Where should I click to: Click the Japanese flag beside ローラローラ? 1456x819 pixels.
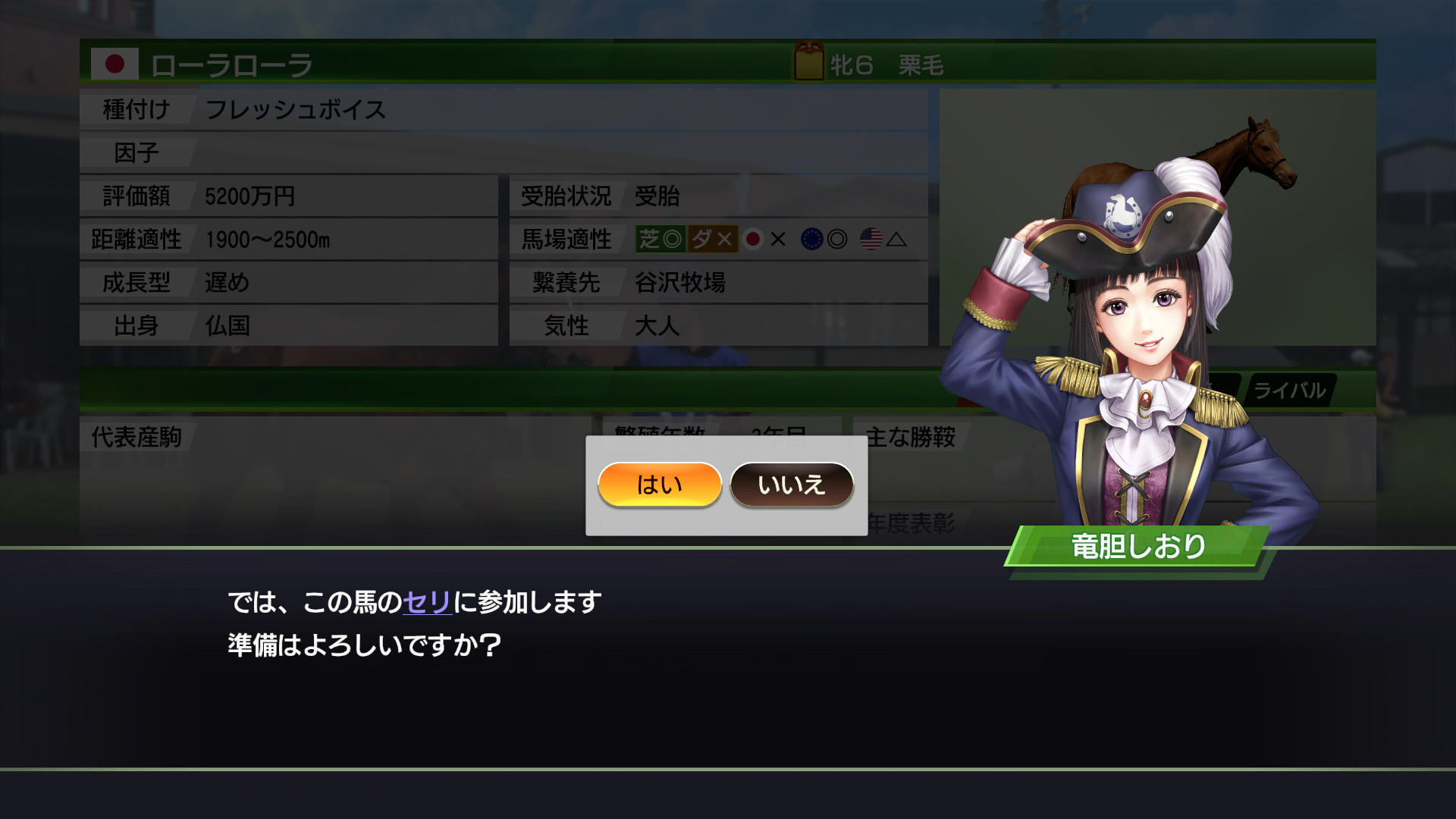[115, 66]
